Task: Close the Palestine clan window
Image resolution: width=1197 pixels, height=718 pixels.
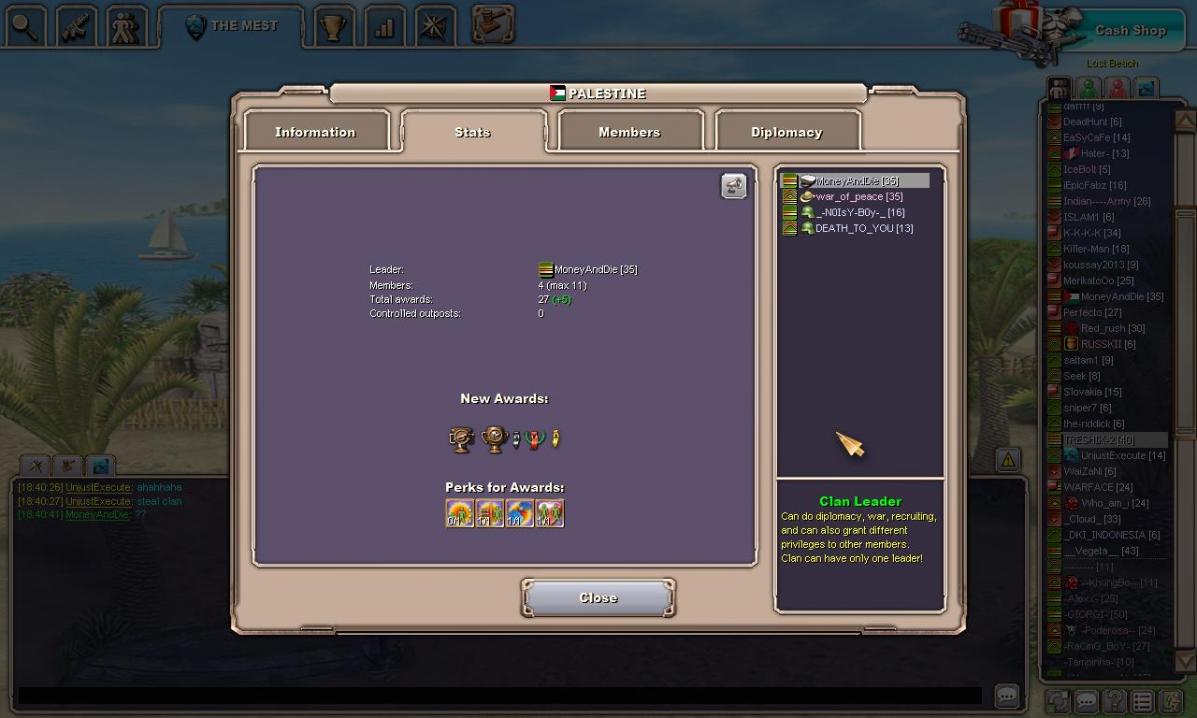Action: pyautogui.click(x=598, y=598)
